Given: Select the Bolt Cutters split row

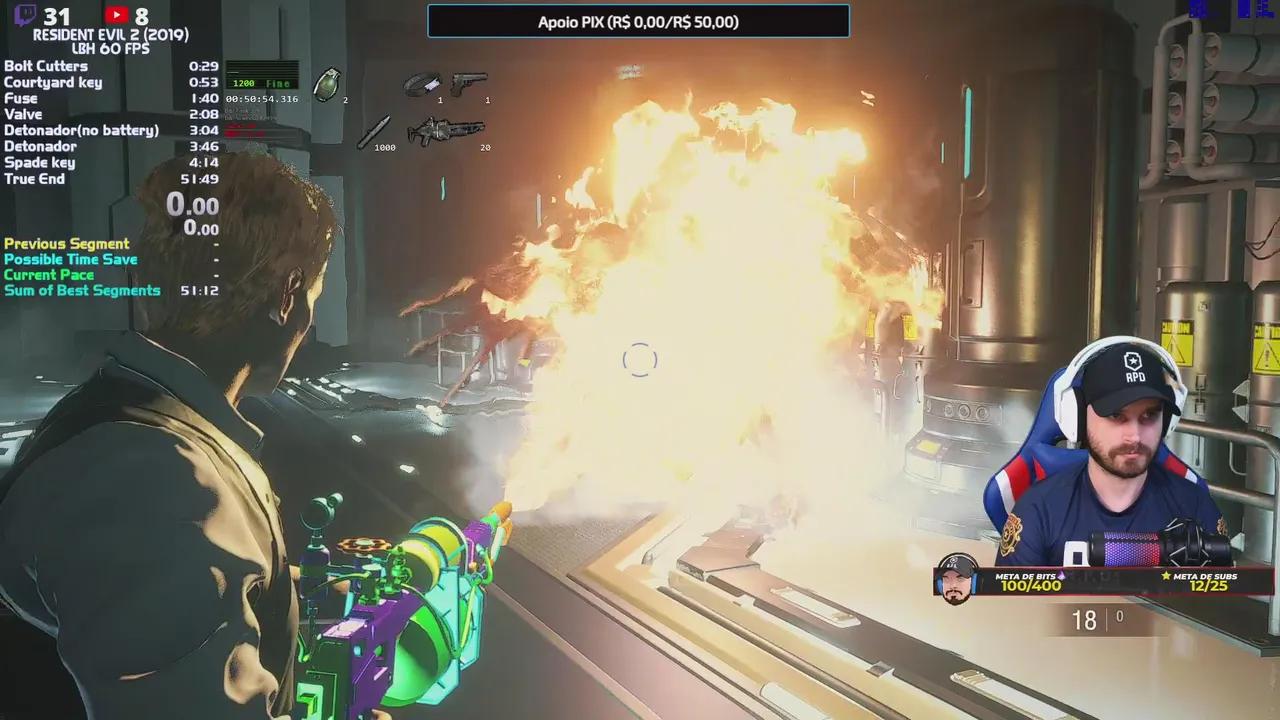Looking at the screenshot, I should coord(110,66).
